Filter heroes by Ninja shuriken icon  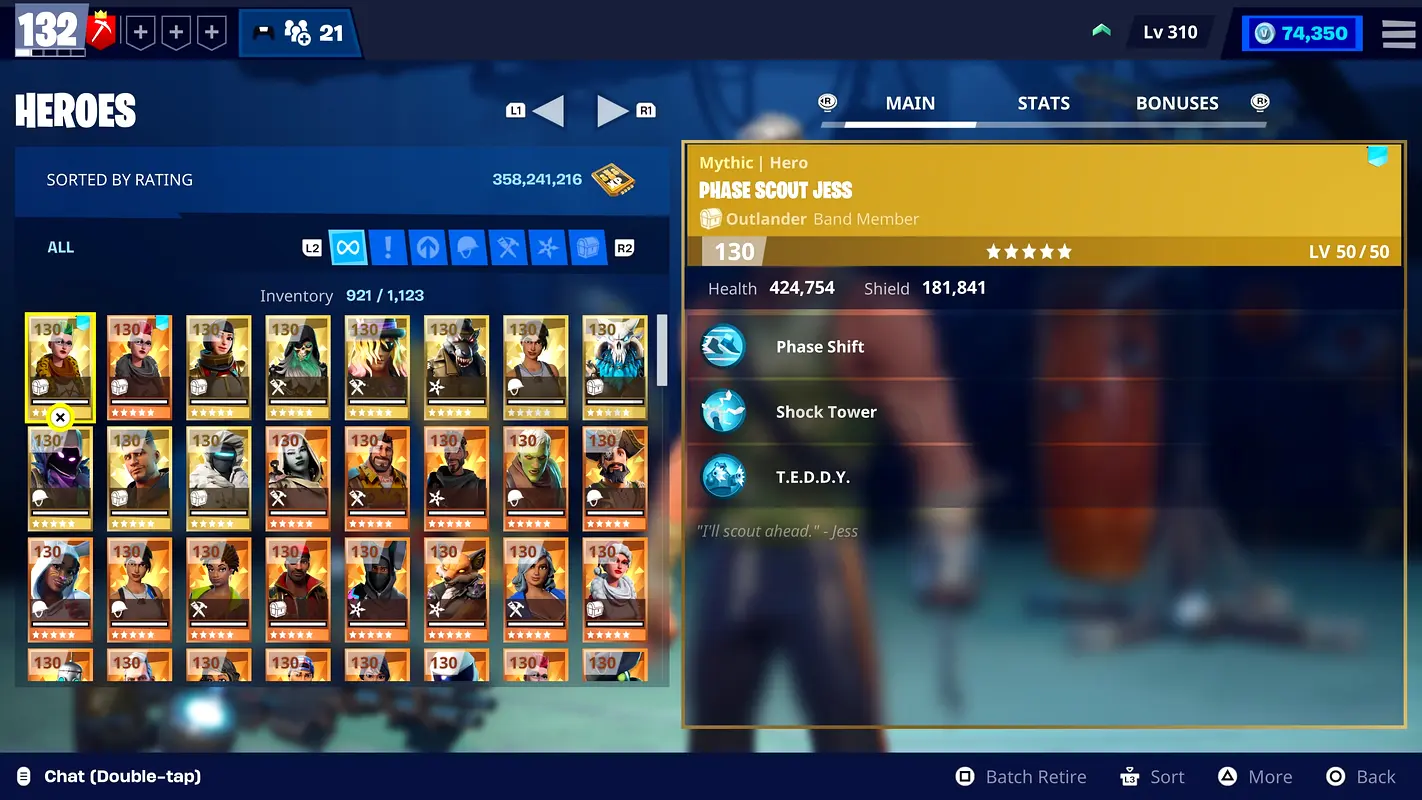tap(547, 247)
